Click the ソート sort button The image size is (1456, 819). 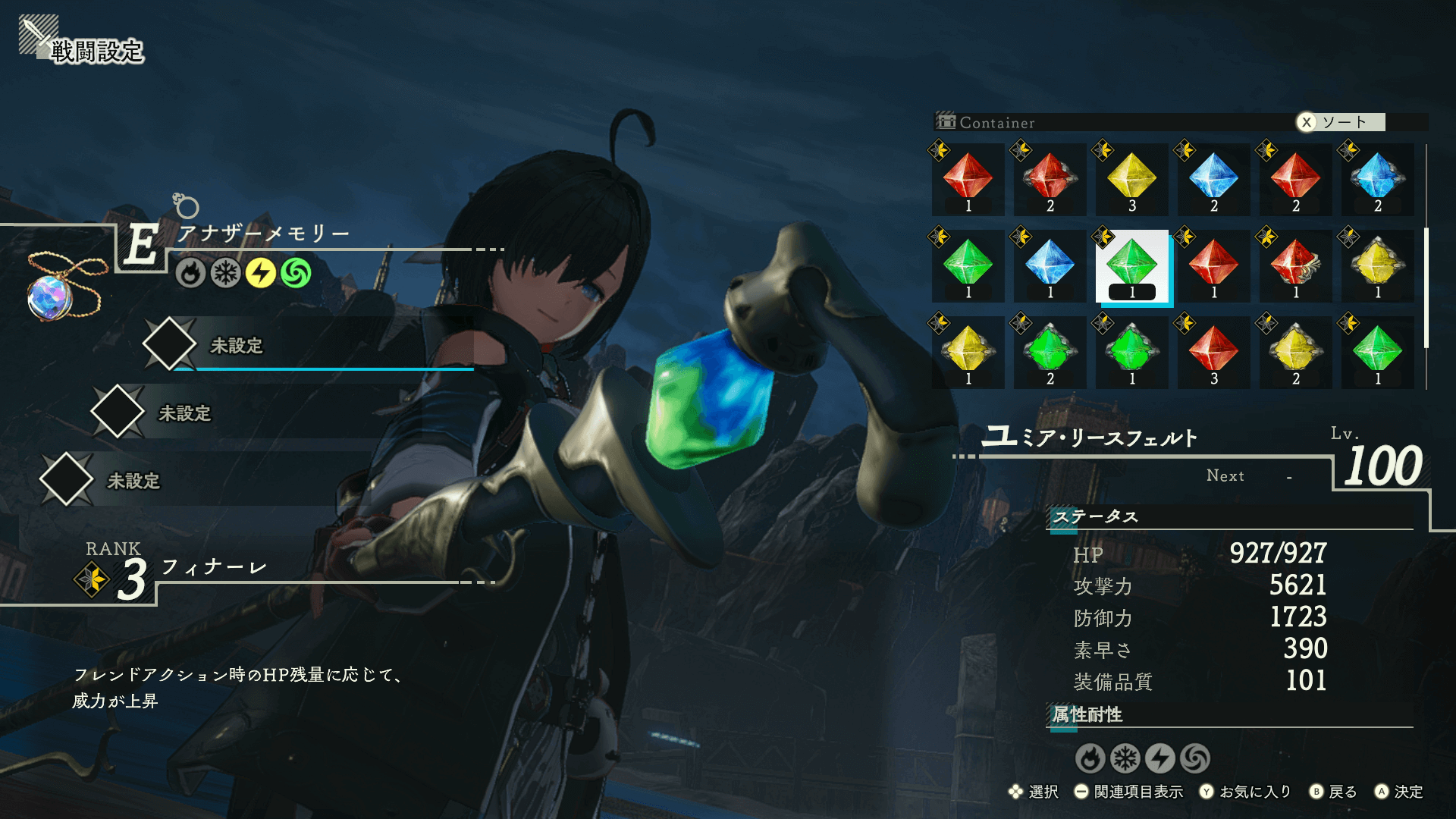click(1341, 122)
